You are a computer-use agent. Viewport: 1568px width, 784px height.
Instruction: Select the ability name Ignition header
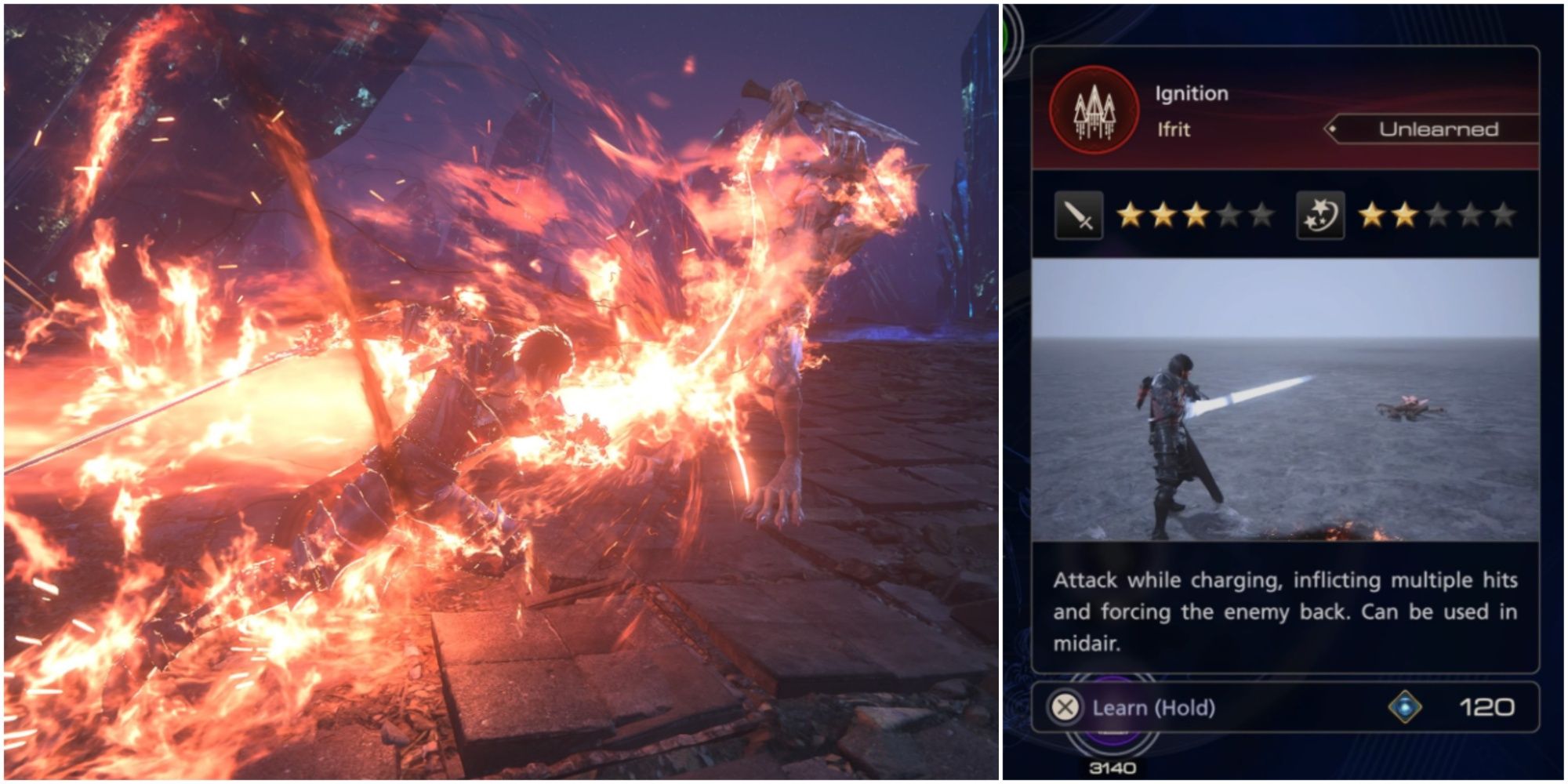(1191, 94)
